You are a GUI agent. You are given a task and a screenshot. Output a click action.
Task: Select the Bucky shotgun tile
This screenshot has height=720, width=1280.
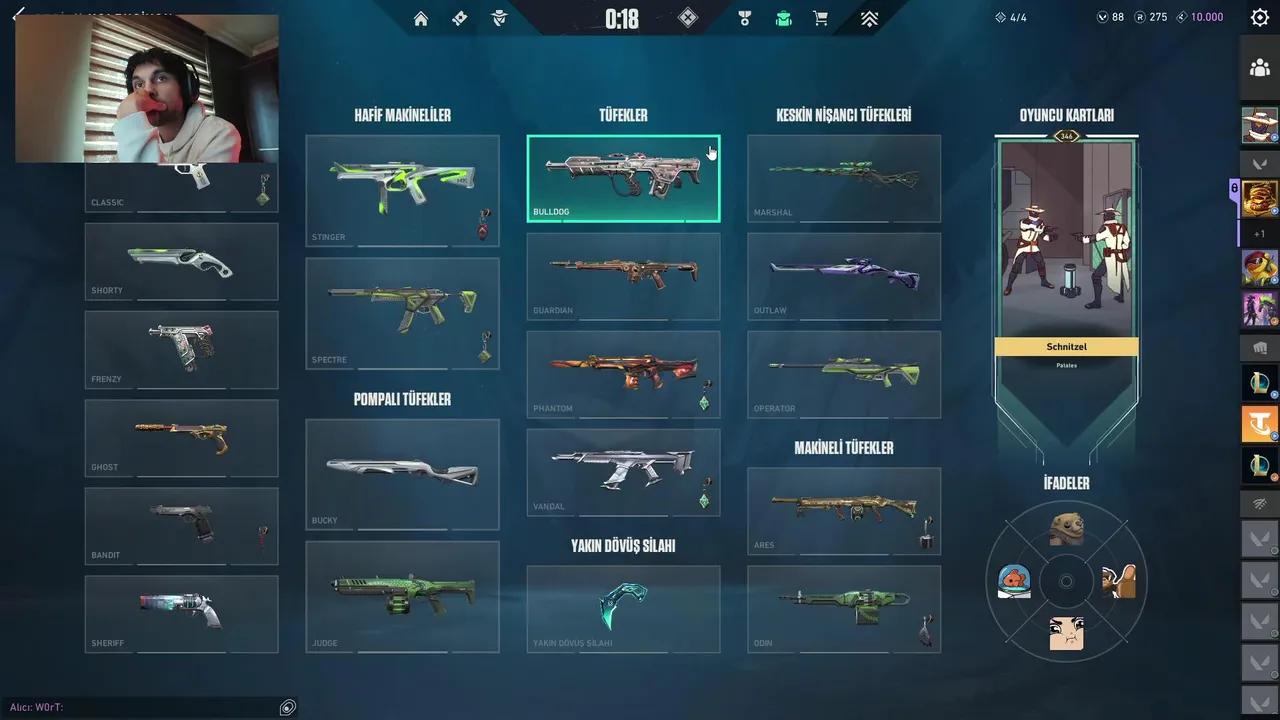(x=402, y=474)
